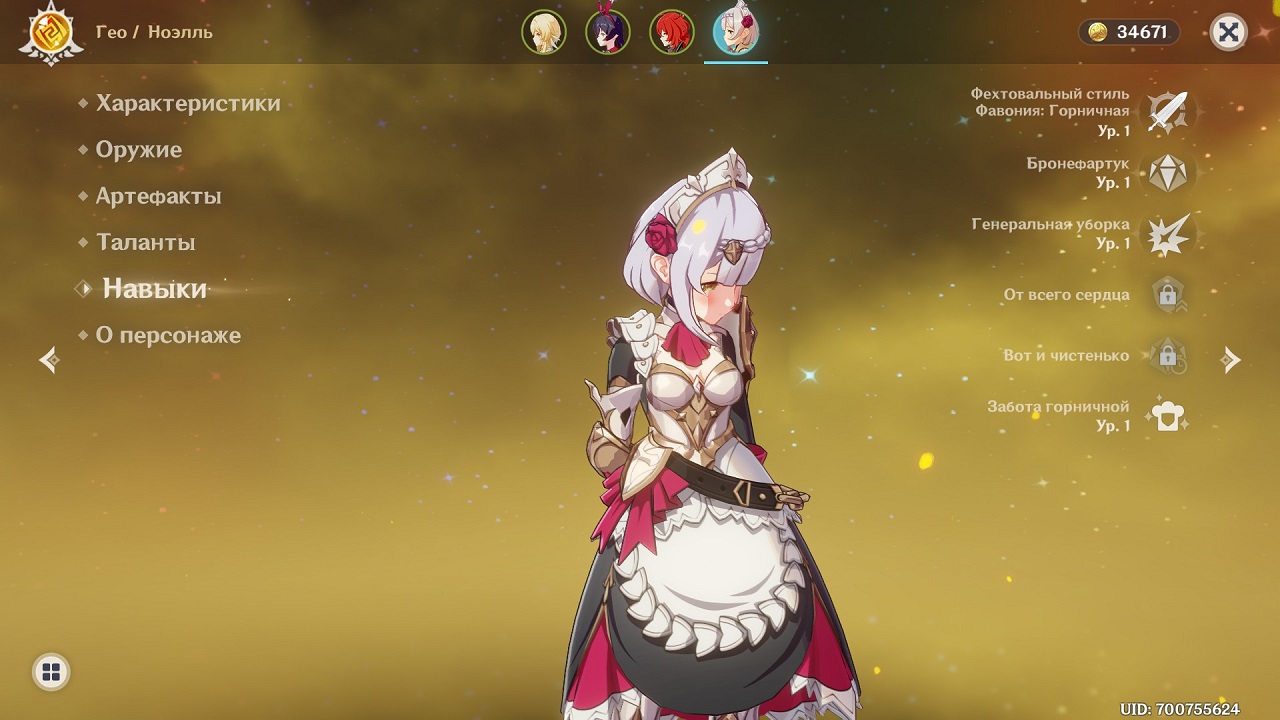Select the Навыки menu entry
The image size is (1280, 720).
click(154, 289)
